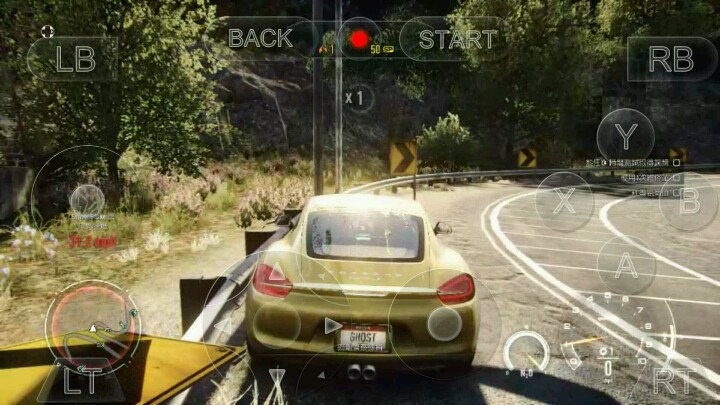Tap the D-pad left arrow

tap(222, 325)
